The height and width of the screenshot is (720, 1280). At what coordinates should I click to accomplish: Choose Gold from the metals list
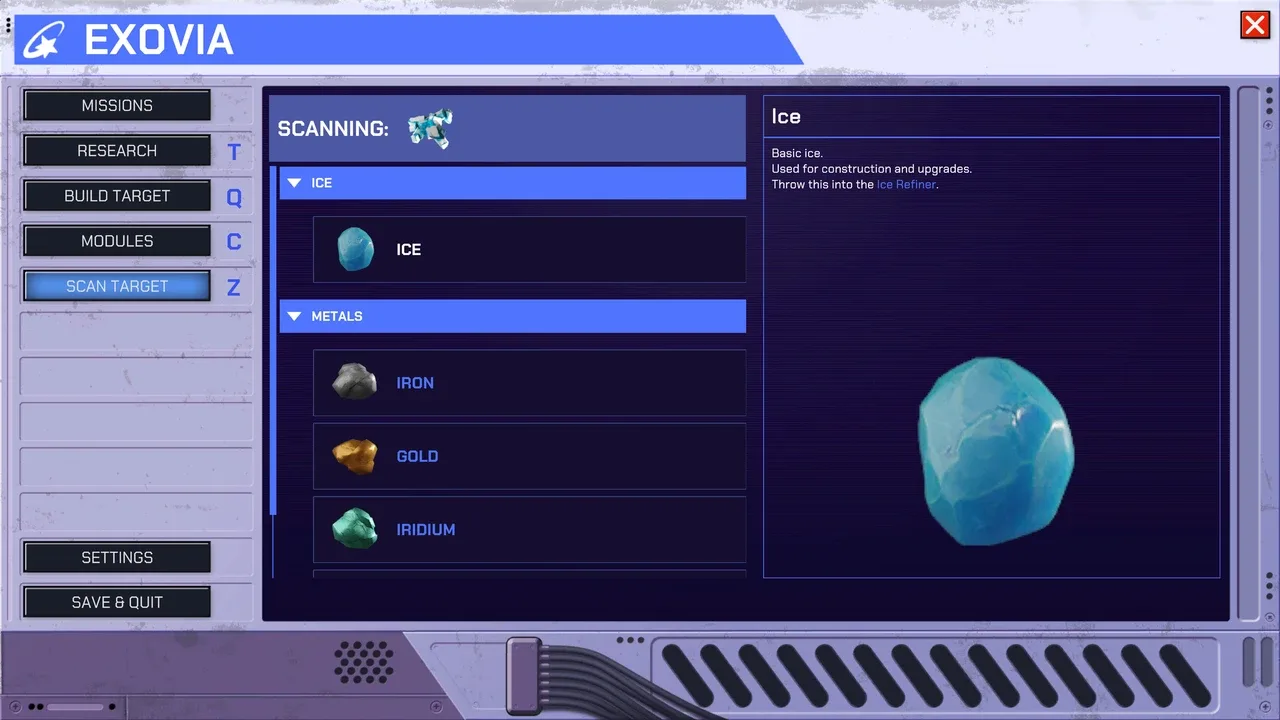(529, 456)
